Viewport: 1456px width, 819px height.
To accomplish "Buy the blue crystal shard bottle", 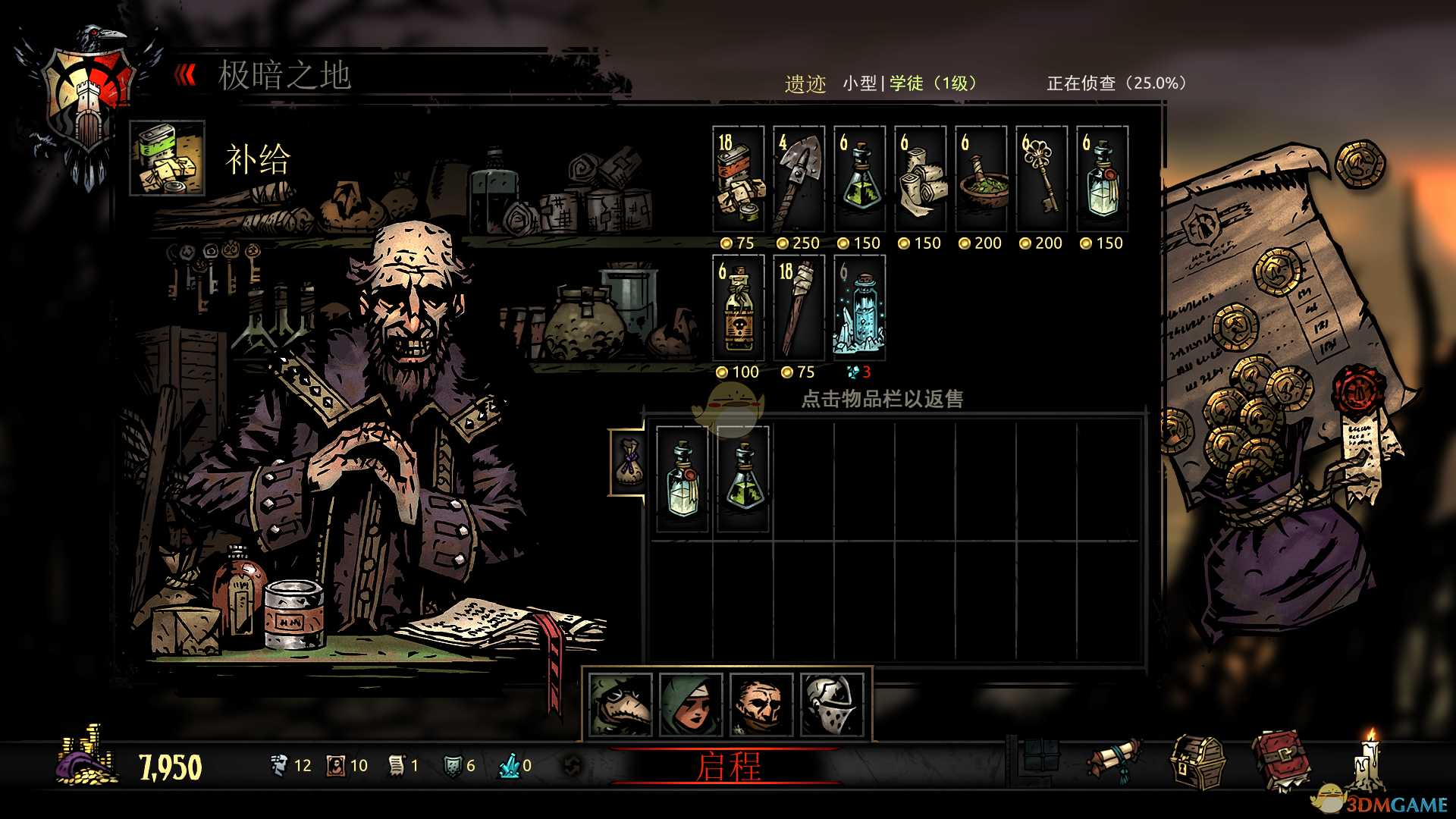I will tap(859, 309).
